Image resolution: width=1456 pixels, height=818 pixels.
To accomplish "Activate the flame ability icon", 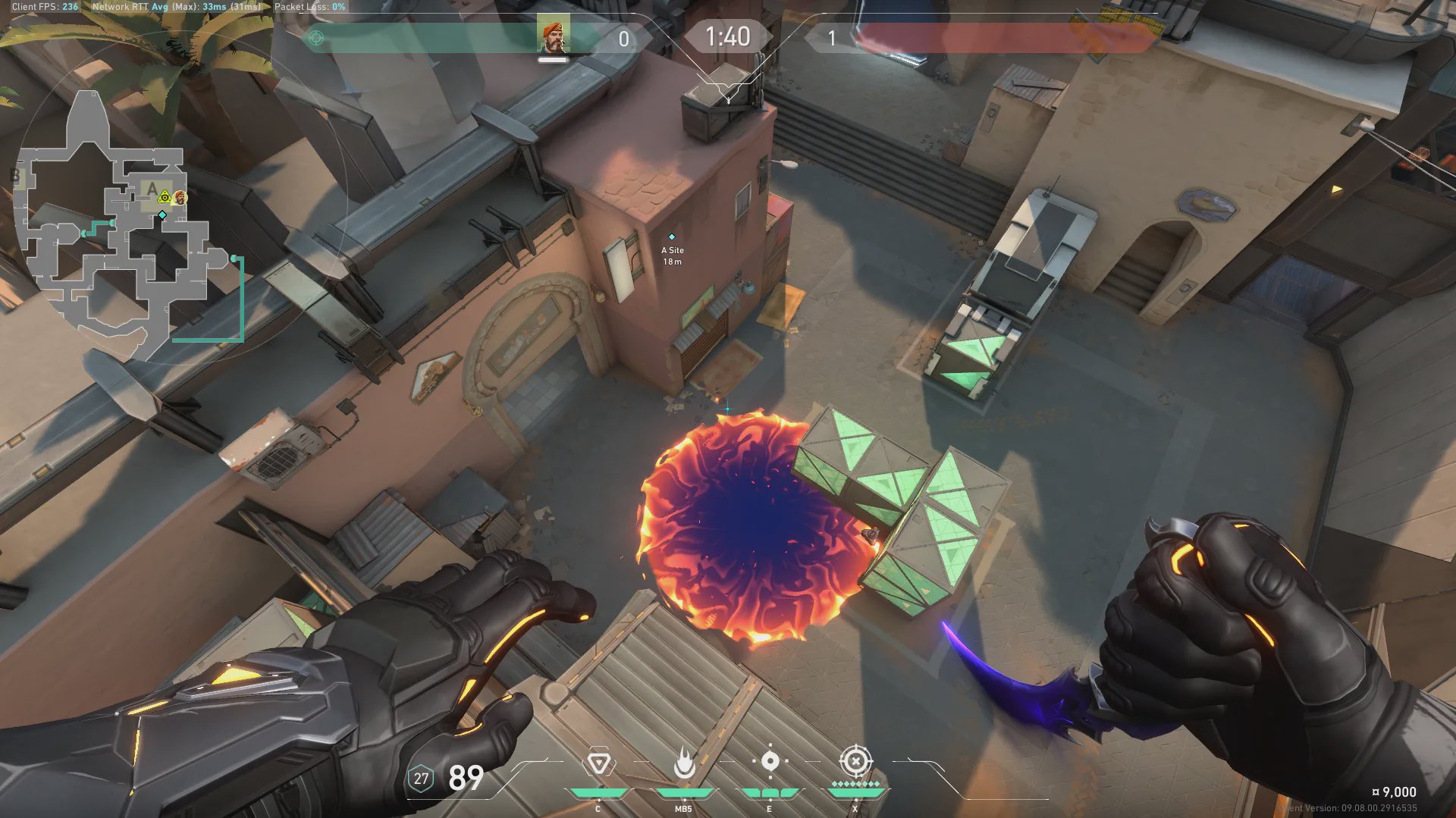I will (x=684, y=763).
